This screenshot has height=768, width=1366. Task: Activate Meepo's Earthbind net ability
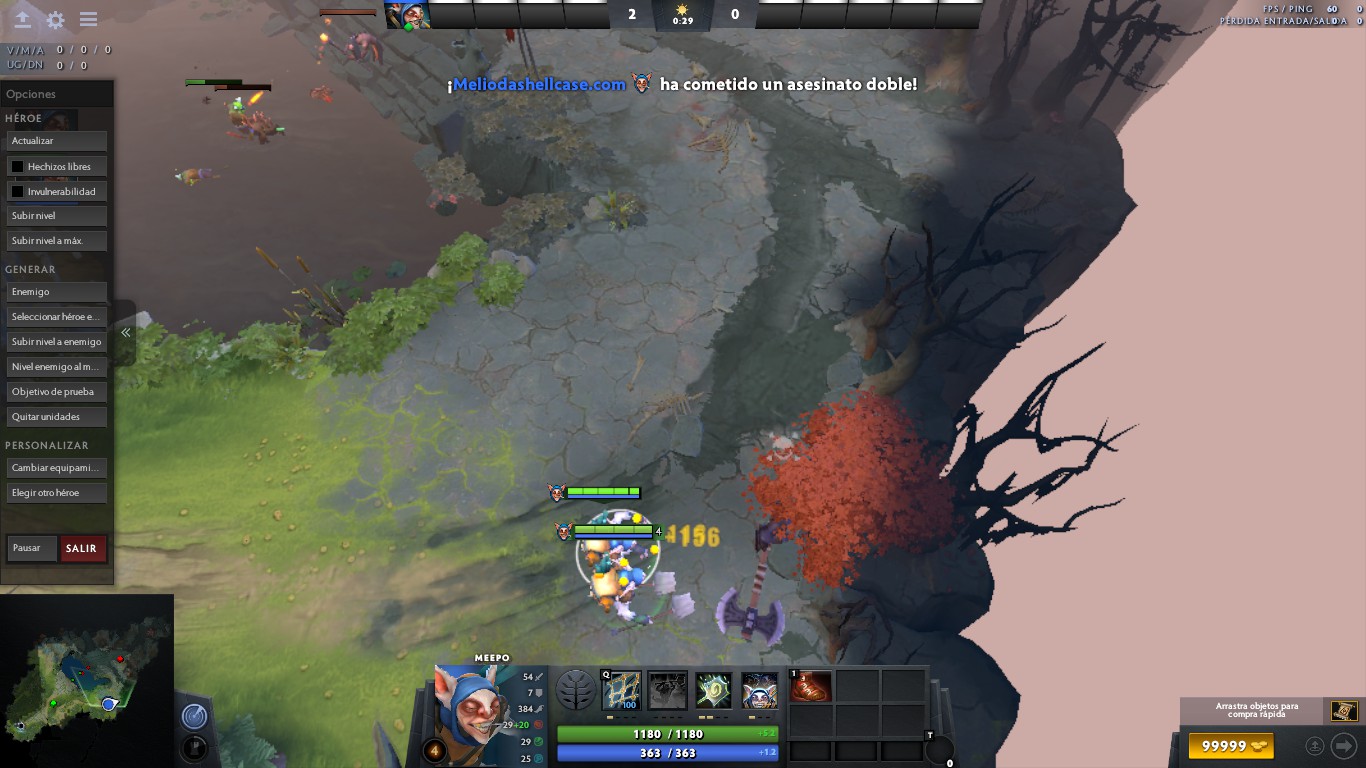(x=622, y=690)
